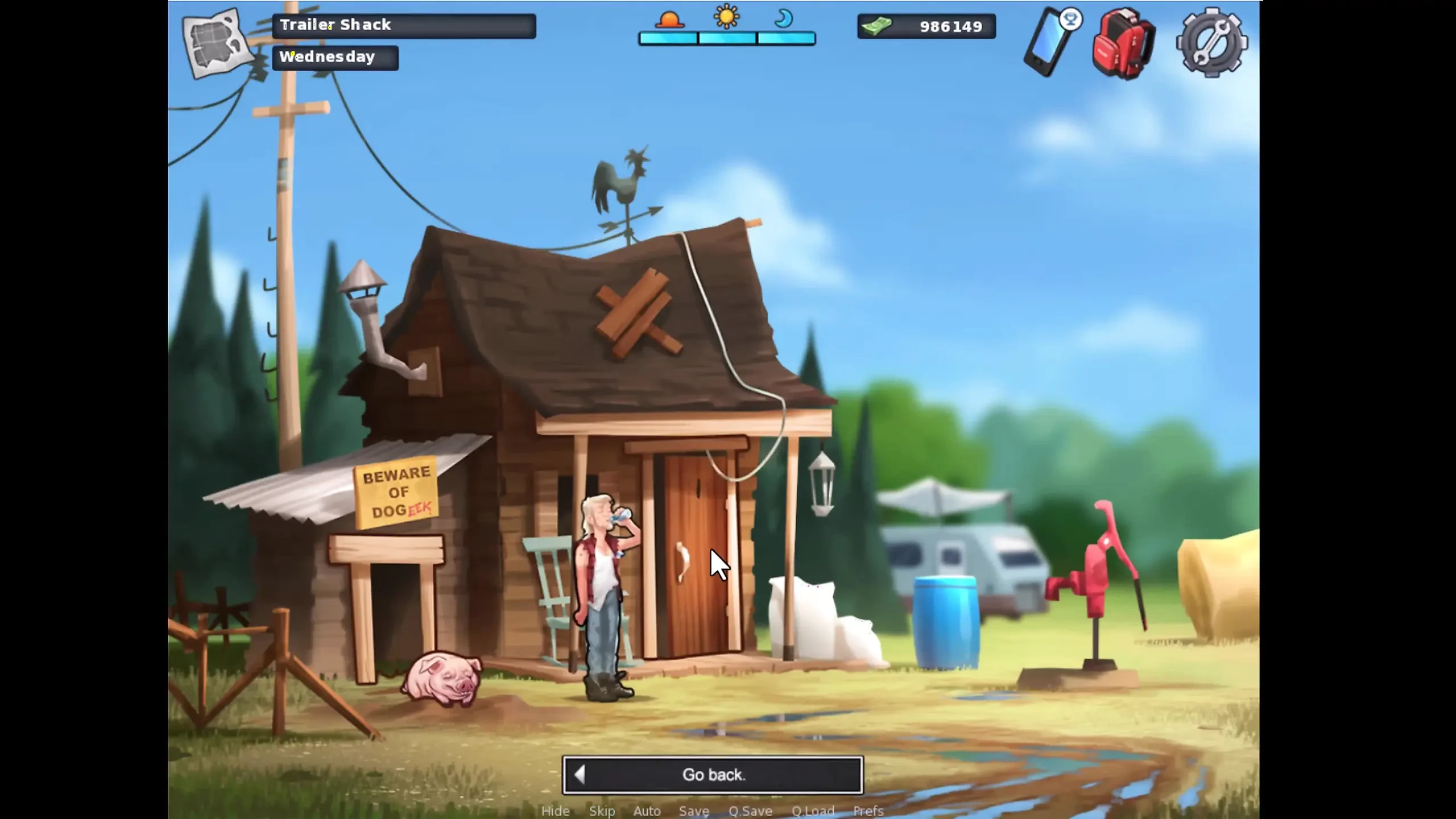Click the Go back button
Screen dimensions: 1456x819
click(713, 775)
